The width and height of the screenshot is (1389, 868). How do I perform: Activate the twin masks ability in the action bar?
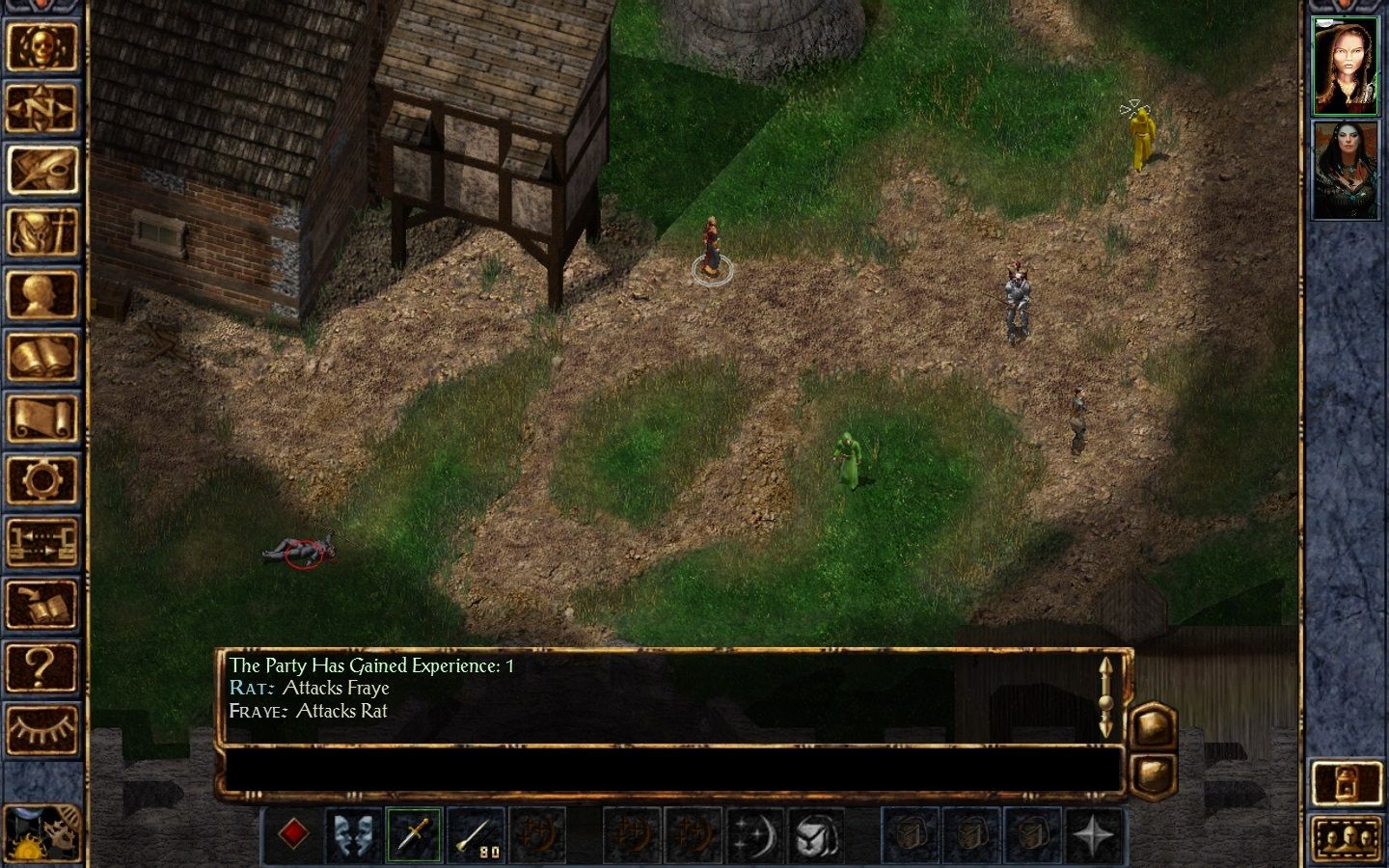coord(354,833)
